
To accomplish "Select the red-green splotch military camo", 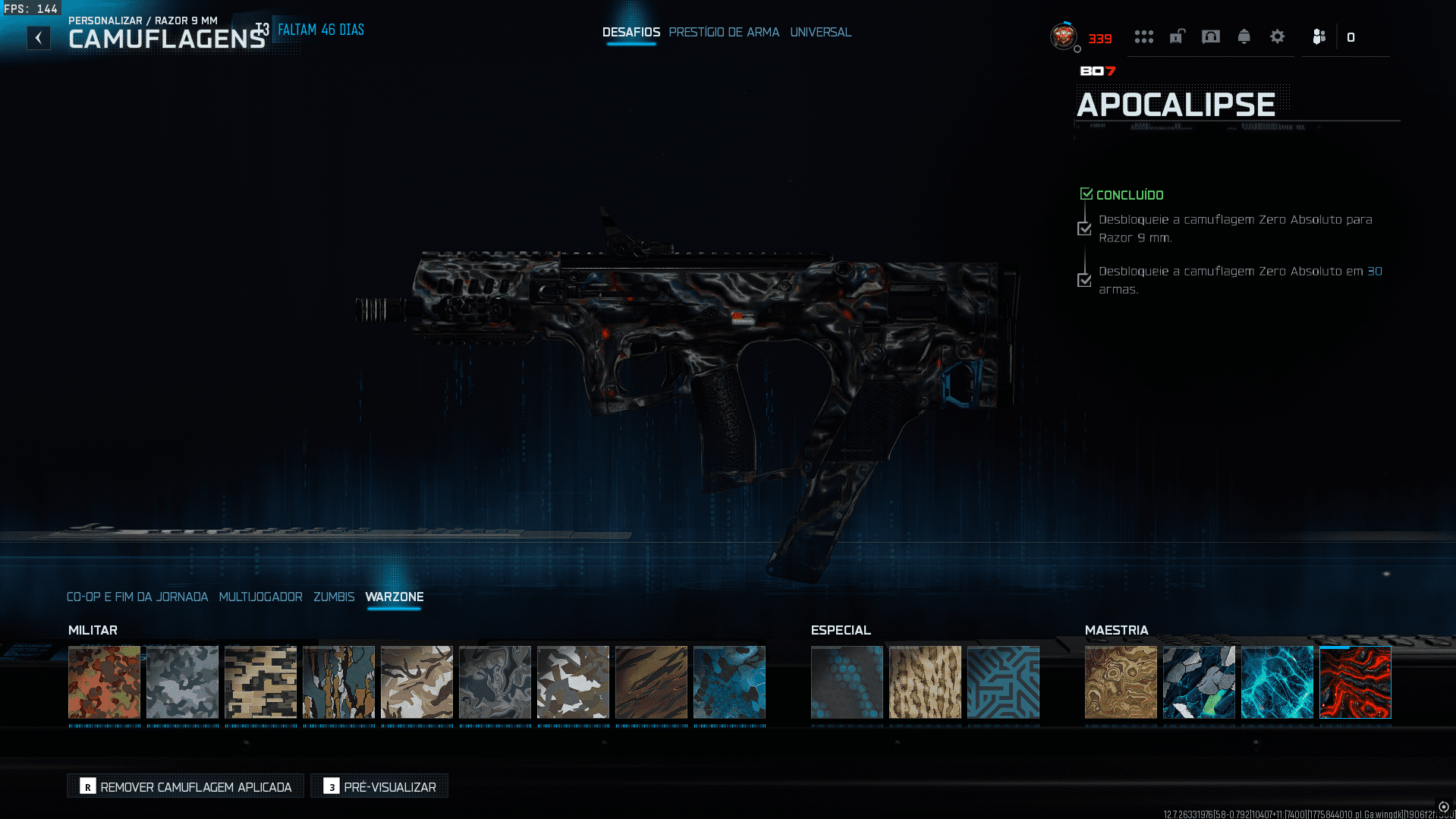I will coord(104,682).
